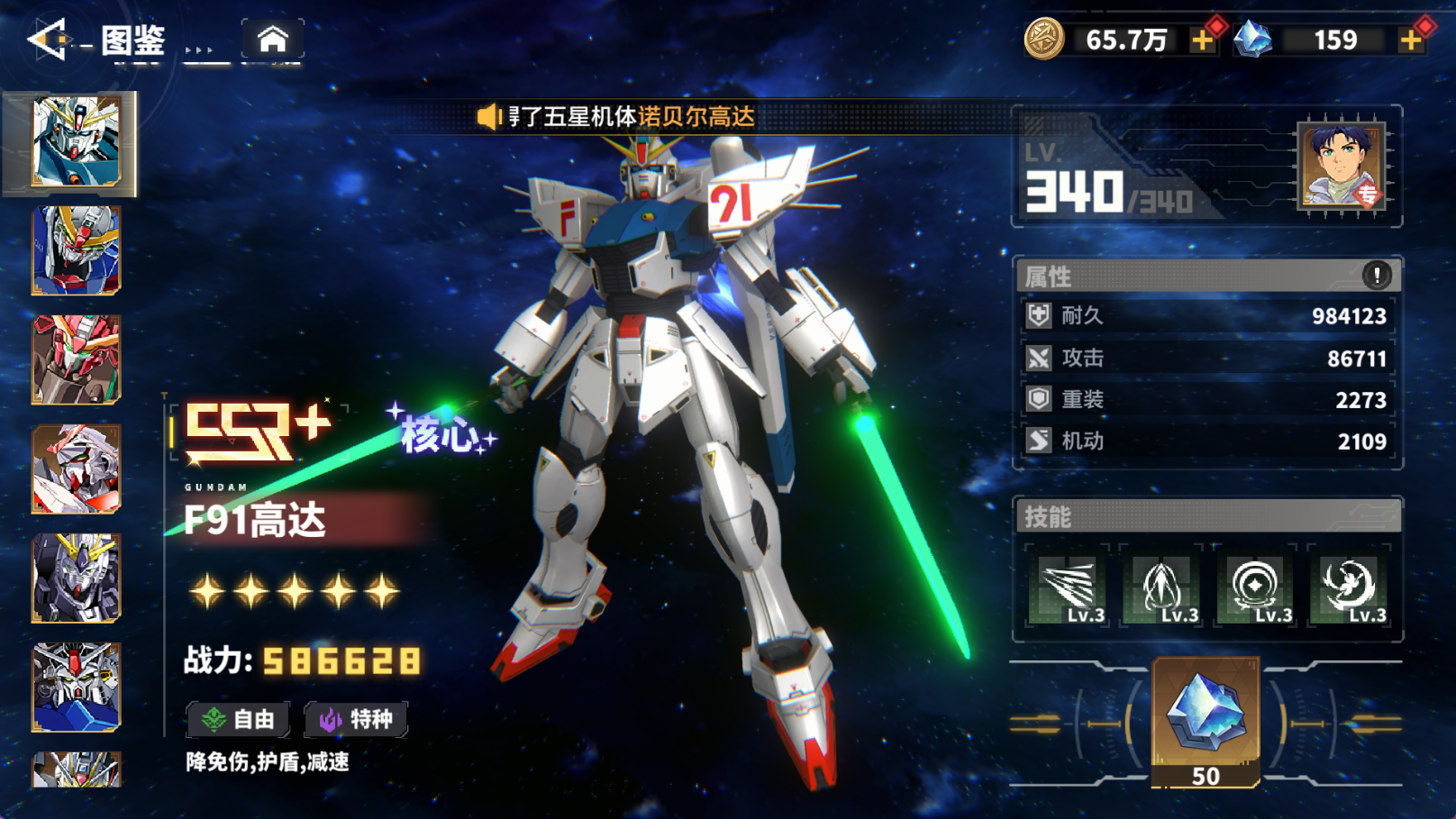Open the 核心 core badge

tap(441, 434)
